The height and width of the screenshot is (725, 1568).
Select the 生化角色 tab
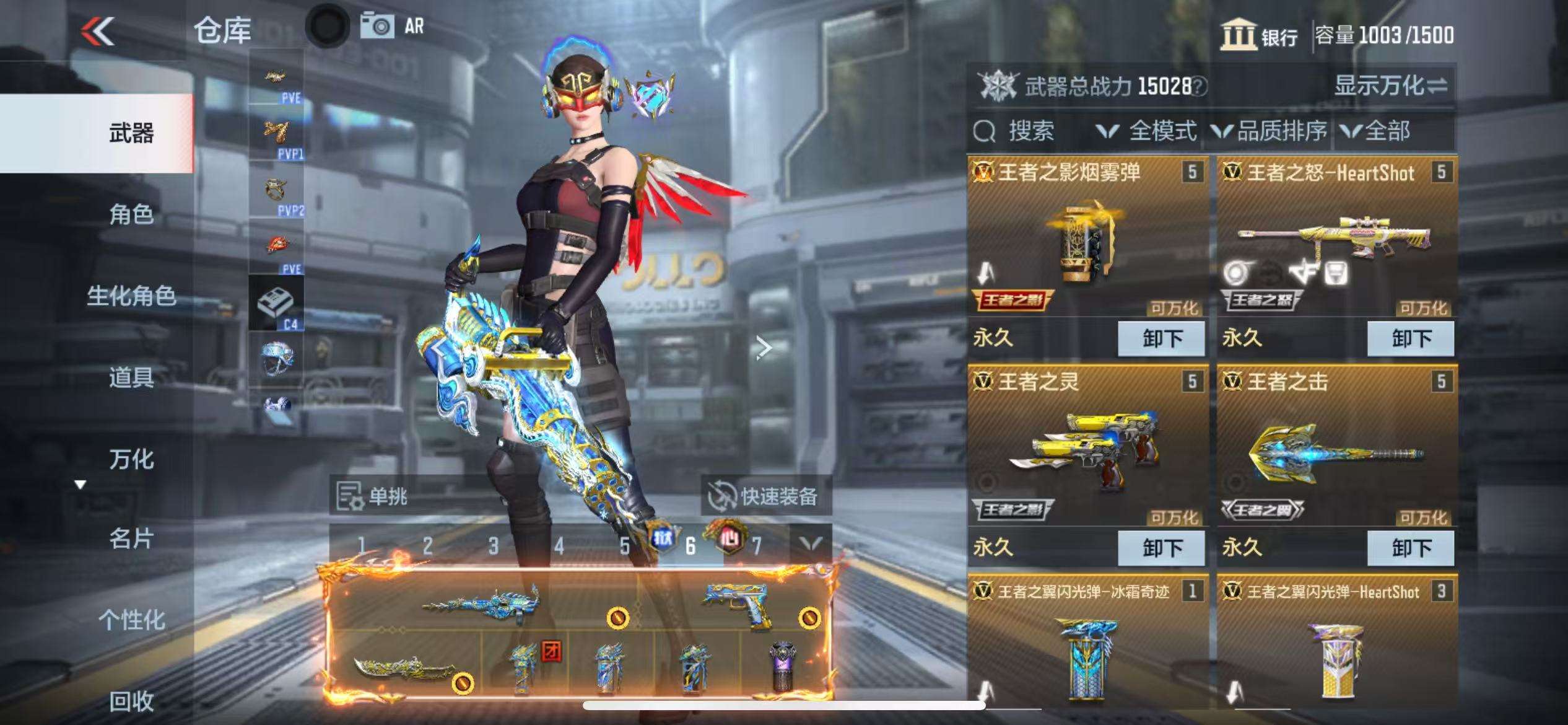pyautogui.click(x=131, y=296)
